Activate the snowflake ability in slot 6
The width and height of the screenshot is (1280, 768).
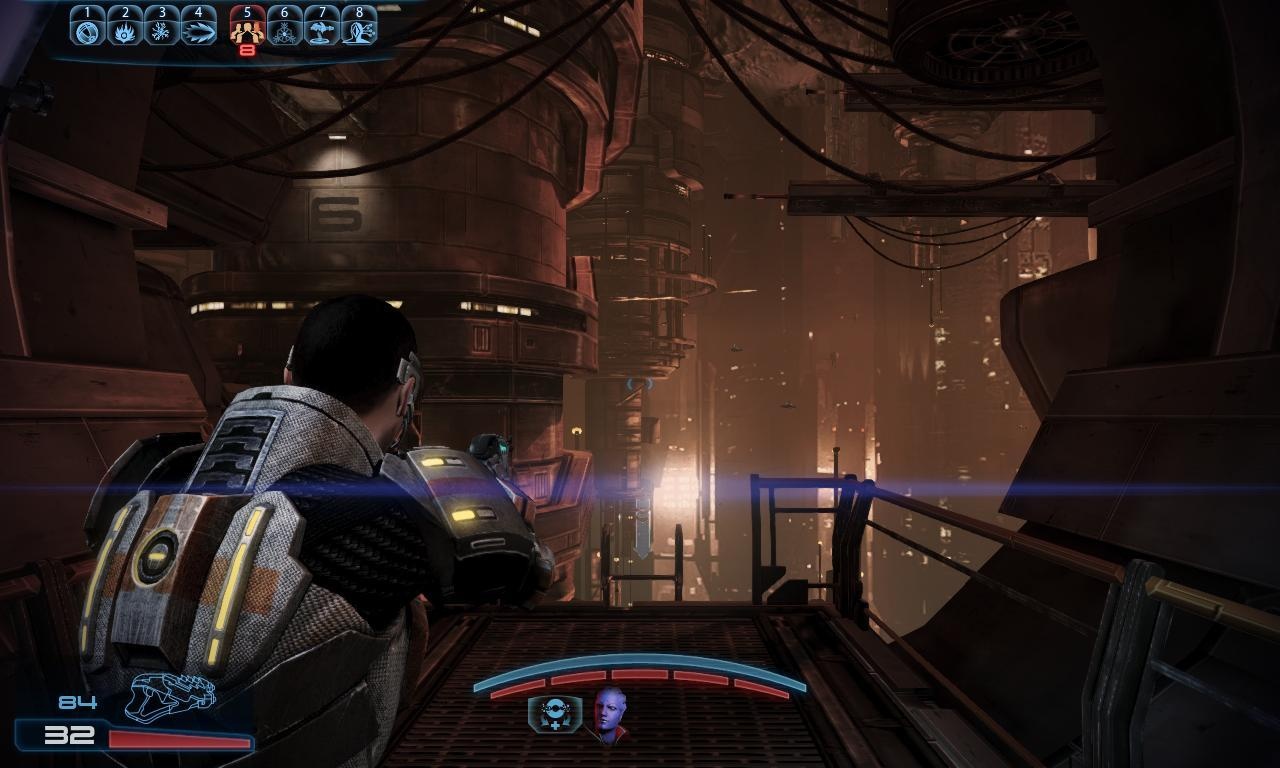tap(285, 29)
